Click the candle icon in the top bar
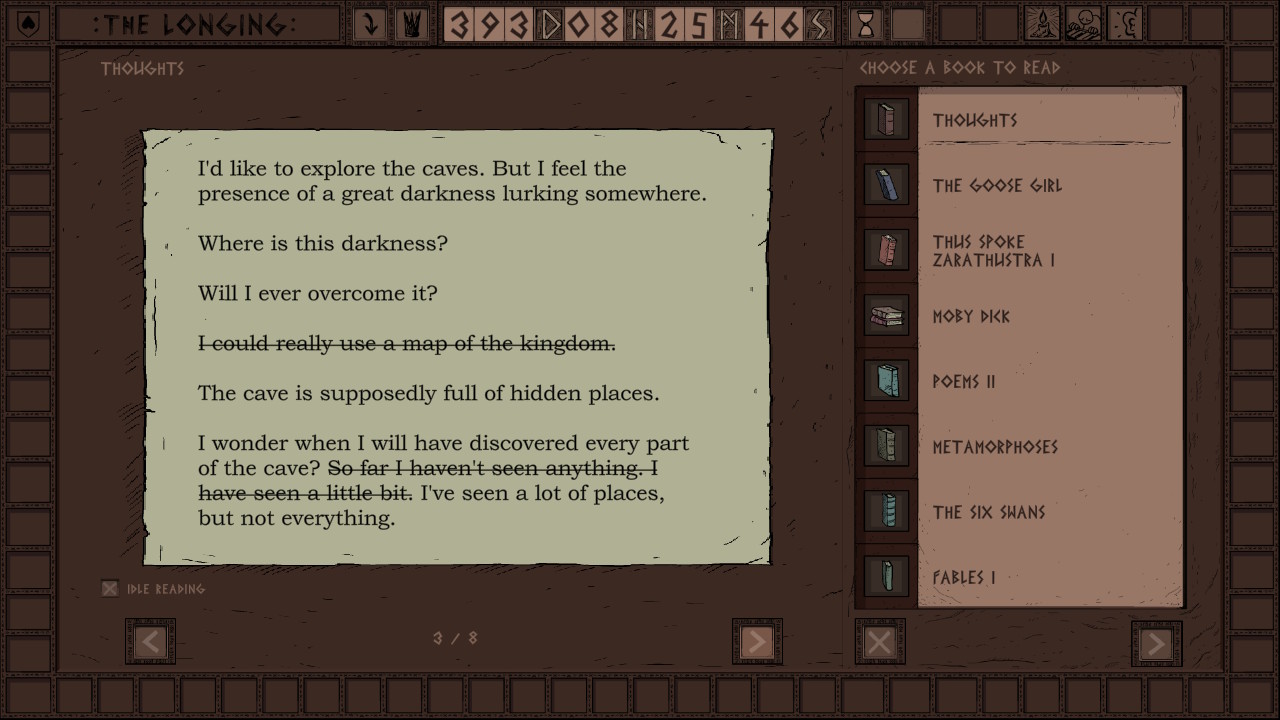The height and width of the screenshot is (720, 1280). click(x=1043, y=24)
